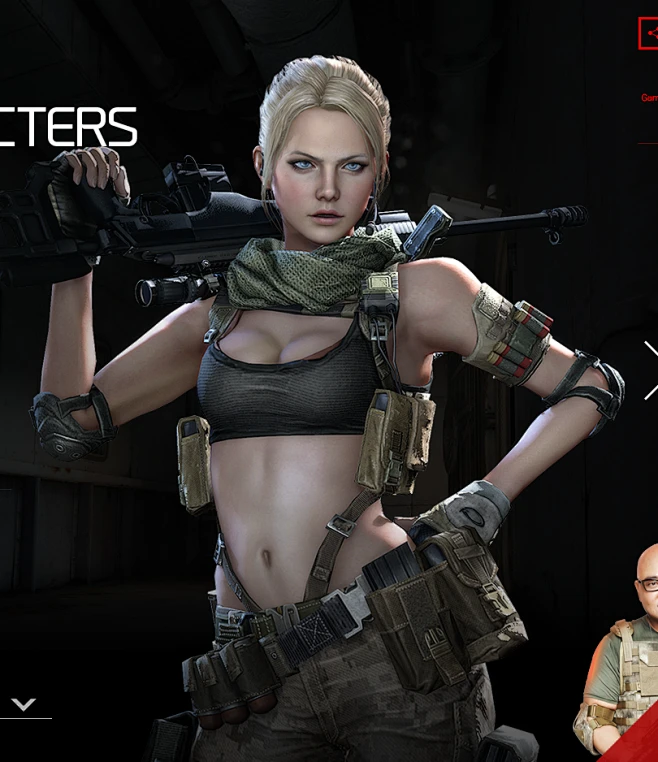The width and height of the screenshot is (658, 762).
Task: Click the red share icon
Action: (649, 33)
